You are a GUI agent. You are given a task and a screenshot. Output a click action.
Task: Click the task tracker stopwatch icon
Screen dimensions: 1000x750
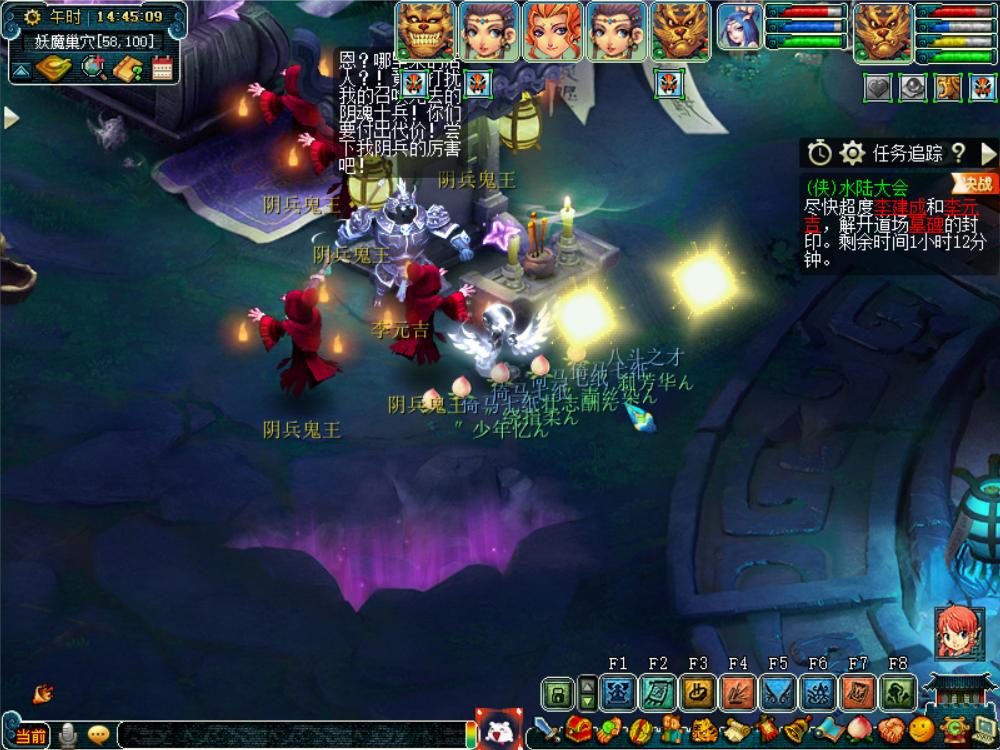coord(820,153)
